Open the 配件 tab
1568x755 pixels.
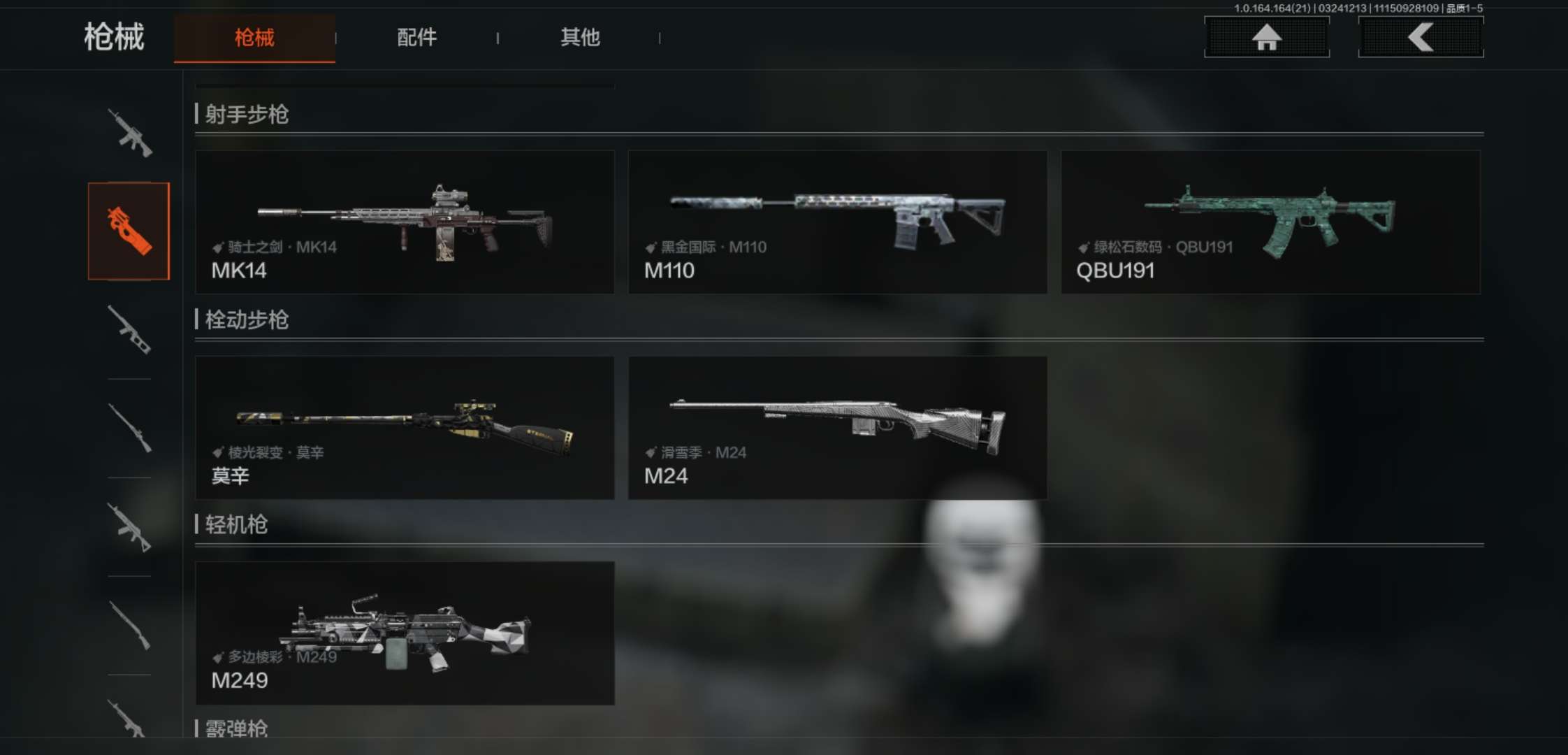(416, 38)
